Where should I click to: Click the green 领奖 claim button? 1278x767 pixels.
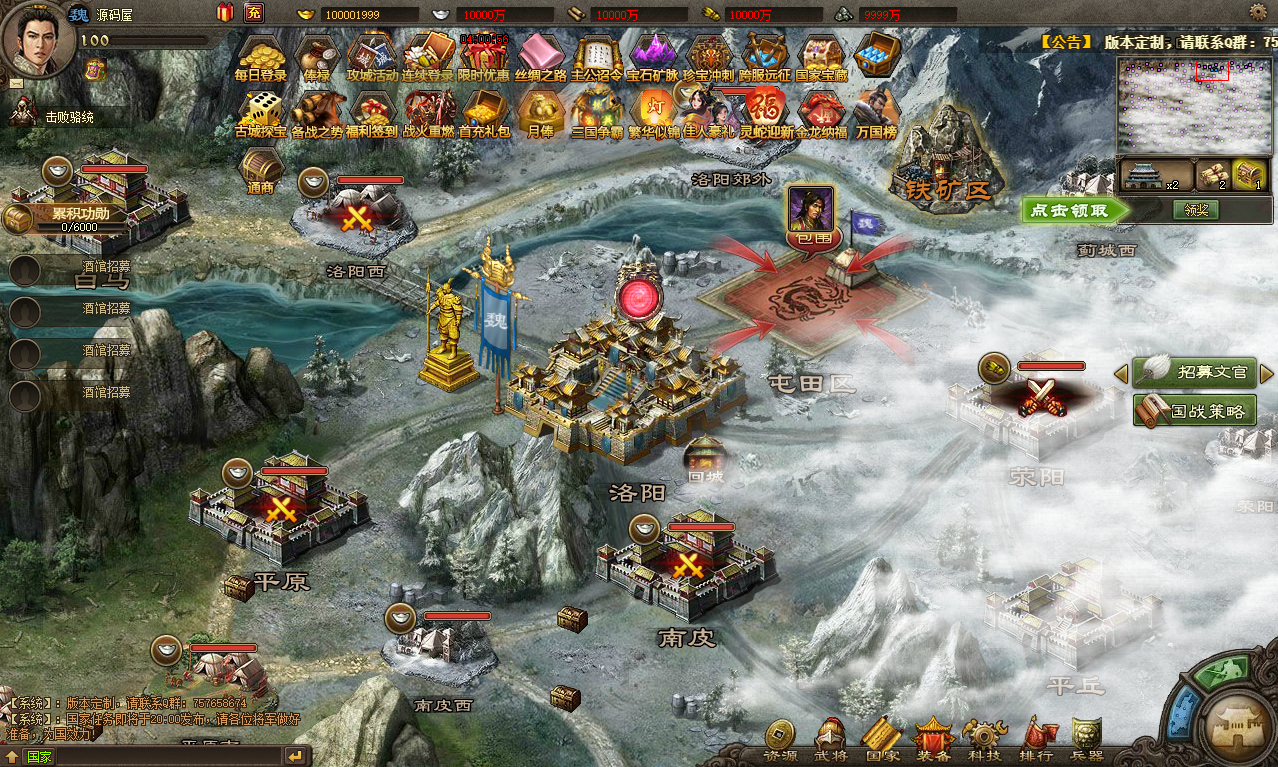1196,210
